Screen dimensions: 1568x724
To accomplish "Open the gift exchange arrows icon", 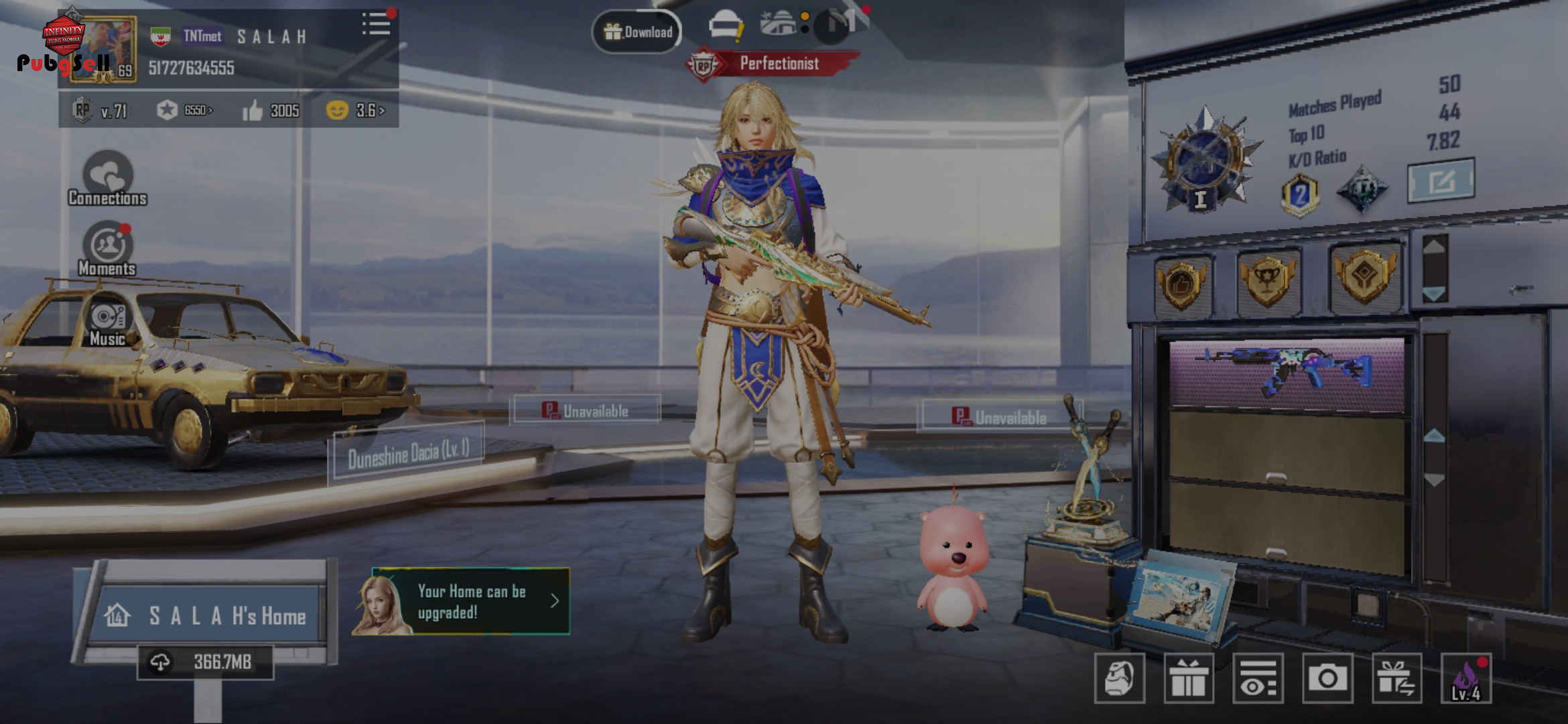I will coord(1396,678).
